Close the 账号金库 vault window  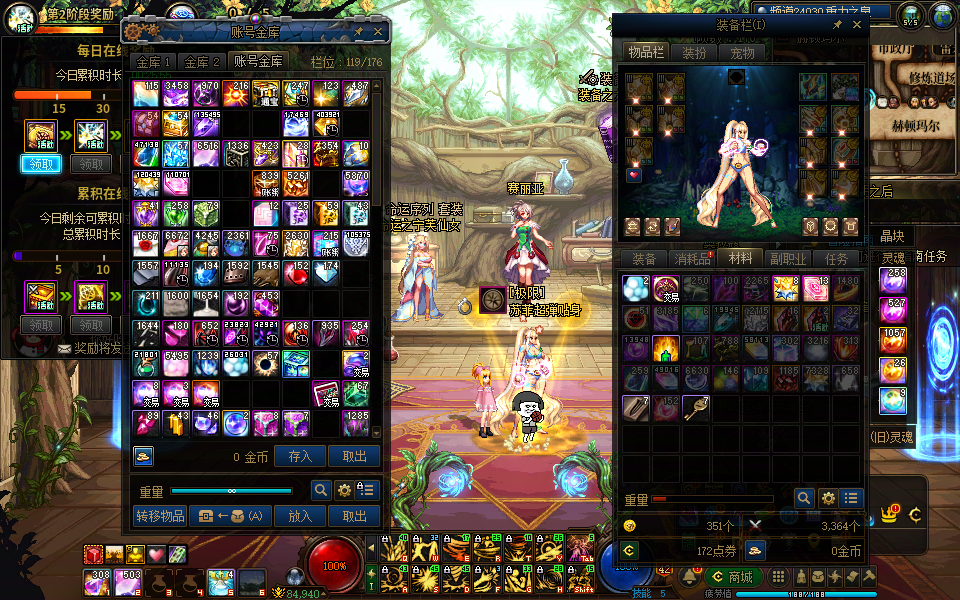click(x=378, y=31)
